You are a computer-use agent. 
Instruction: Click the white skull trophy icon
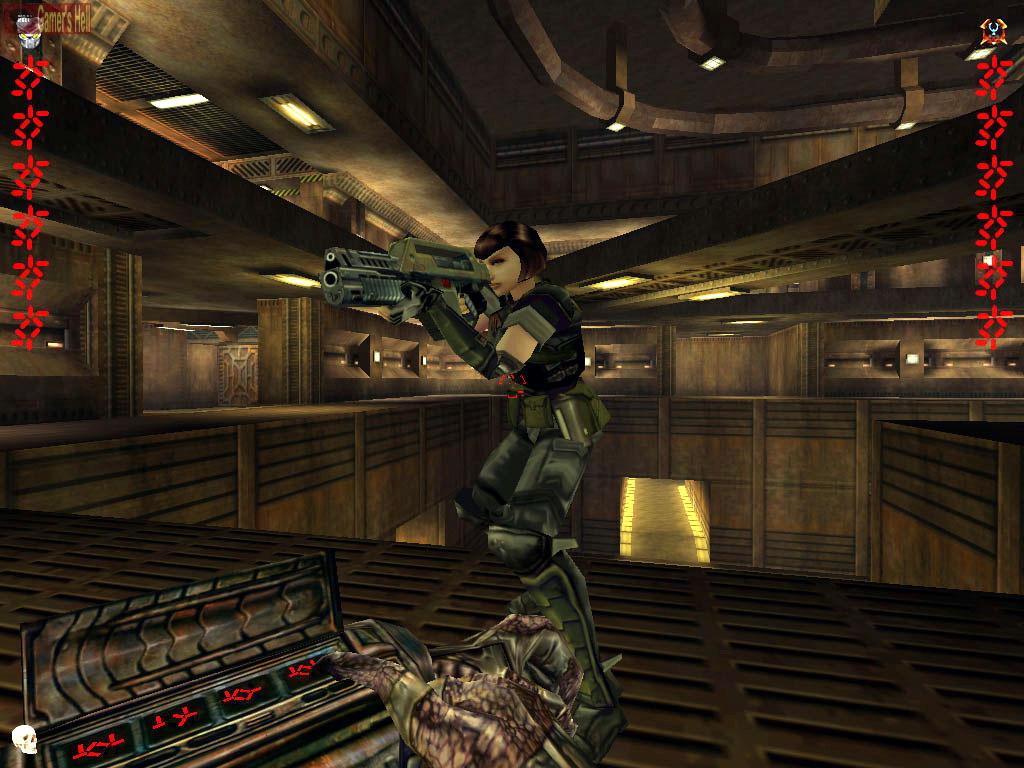(23, 740)
